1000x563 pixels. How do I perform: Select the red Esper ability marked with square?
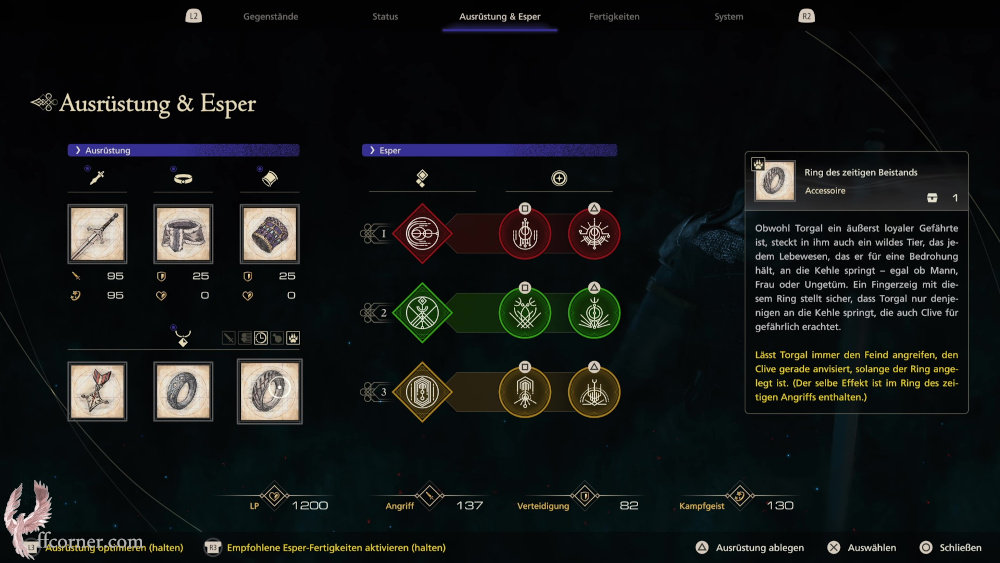pyautogui.click(x=525, y=237)
